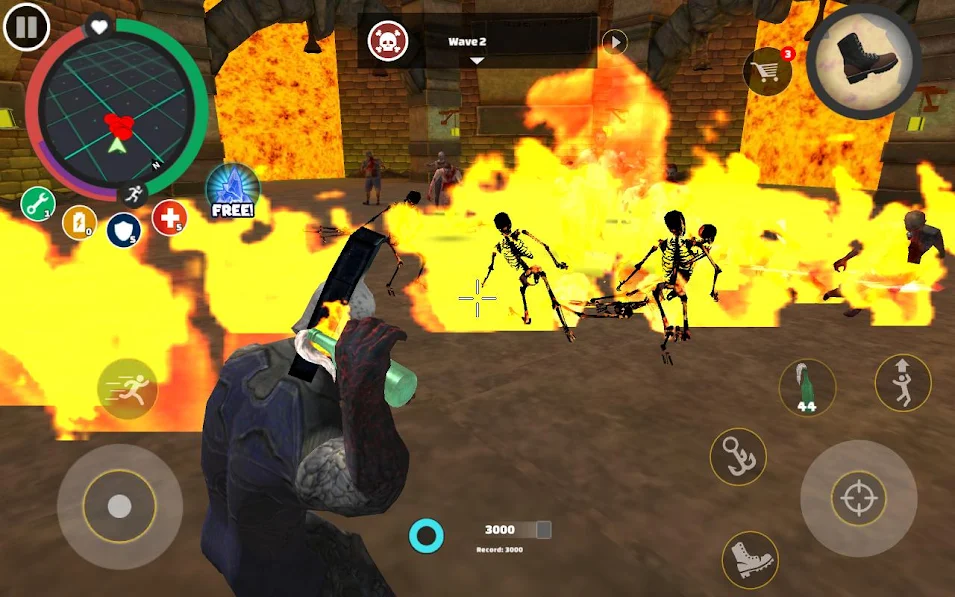955x597 pixels.
Task: Activate the jump up arrow button
Action: (x=902, y=382)
